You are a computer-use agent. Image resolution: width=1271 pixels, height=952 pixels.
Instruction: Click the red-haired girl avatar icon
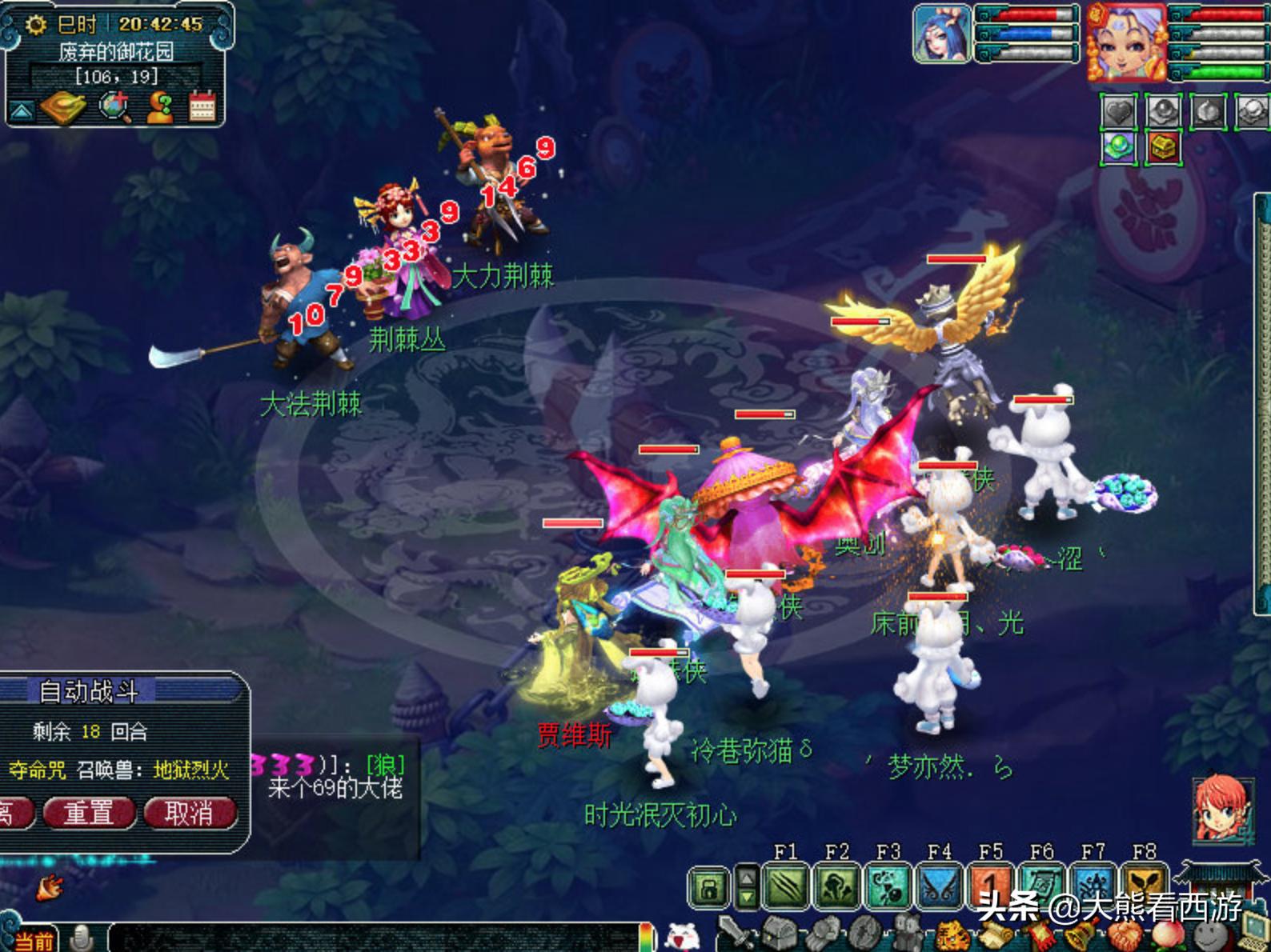click(x=1218, y=808)
